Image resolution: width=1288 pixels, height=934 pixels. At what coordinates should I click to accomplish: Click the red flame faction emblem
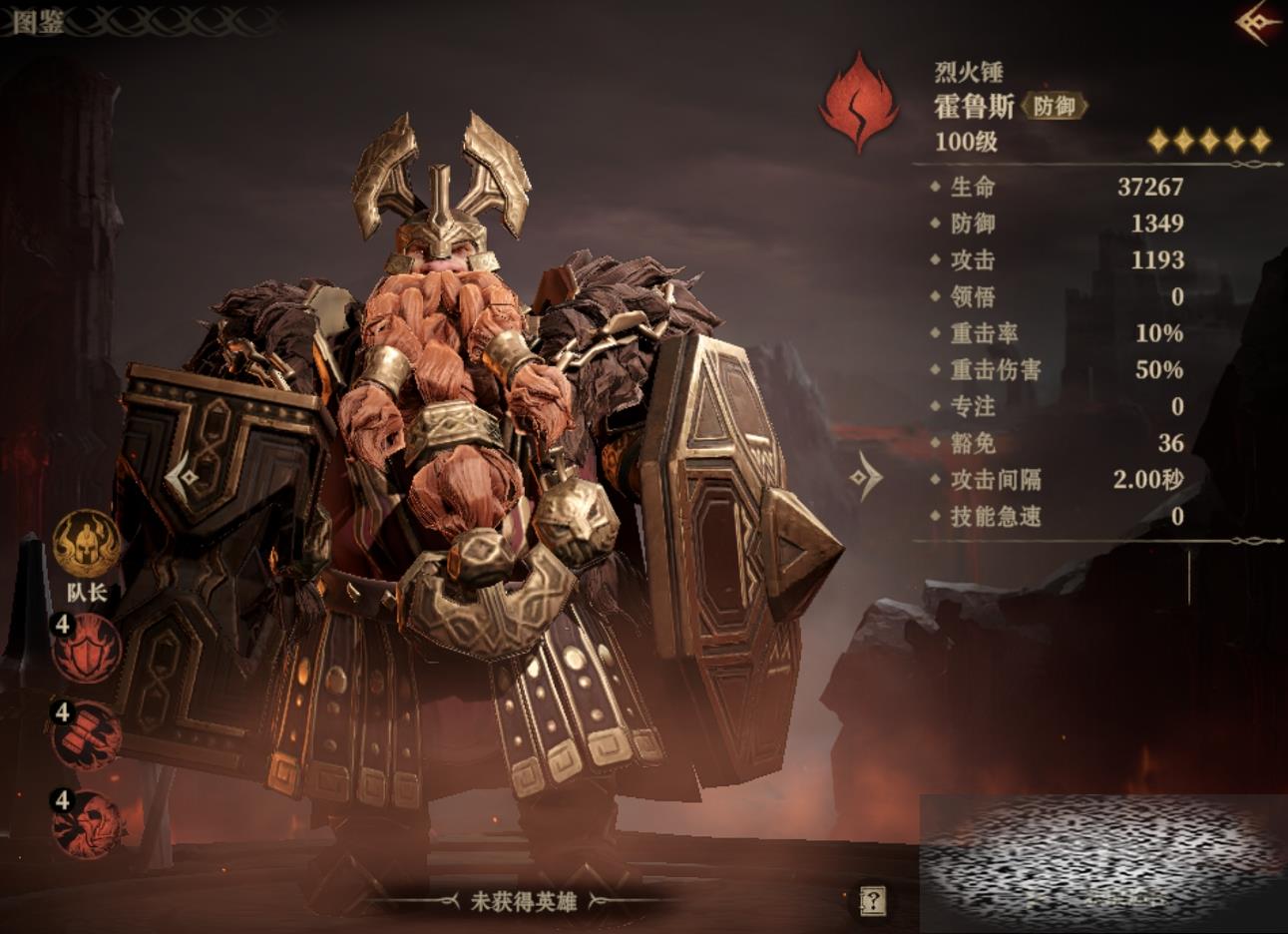(857, 104)
